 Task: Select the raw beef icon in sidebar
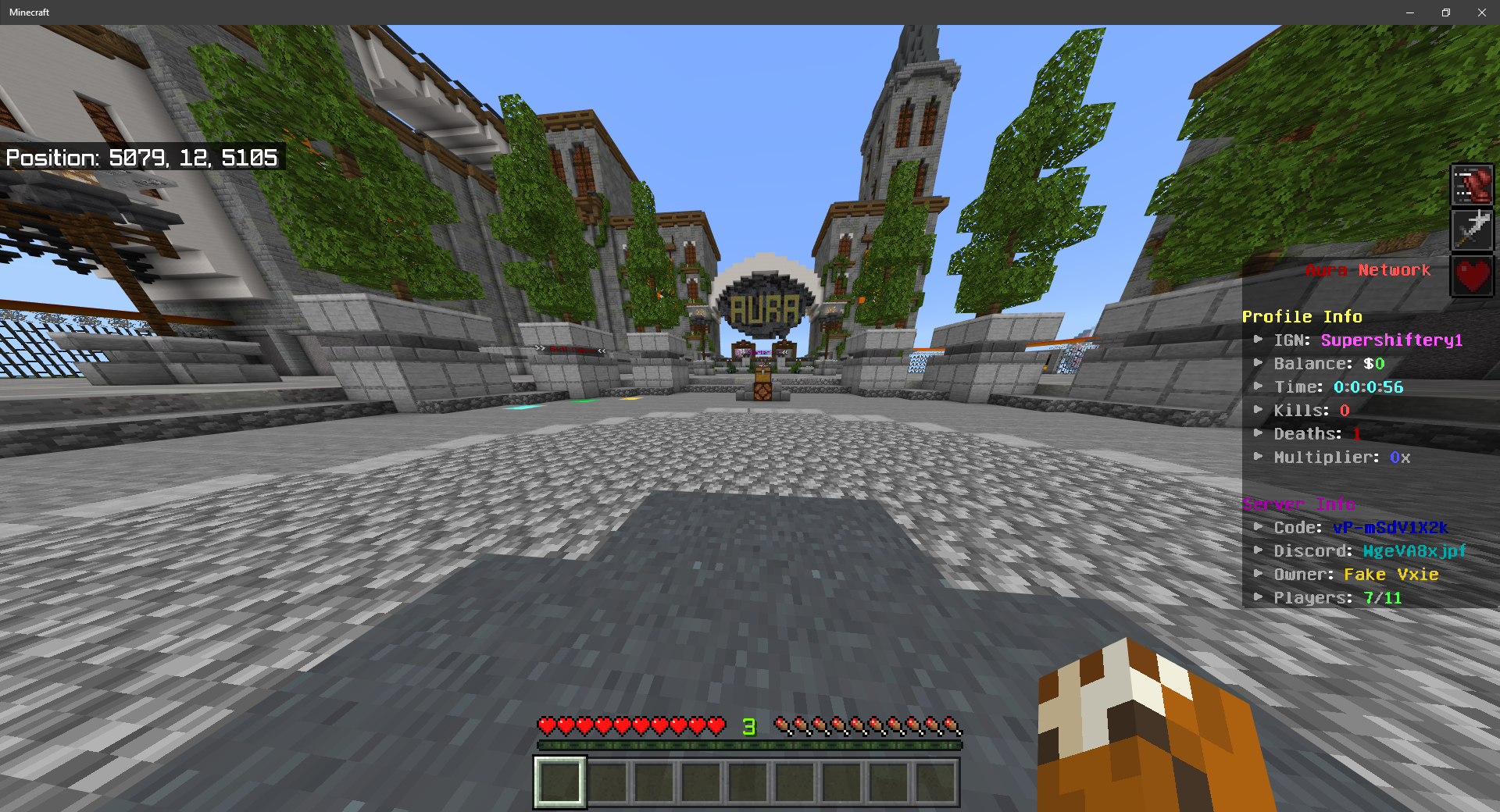pos(1472,184)
